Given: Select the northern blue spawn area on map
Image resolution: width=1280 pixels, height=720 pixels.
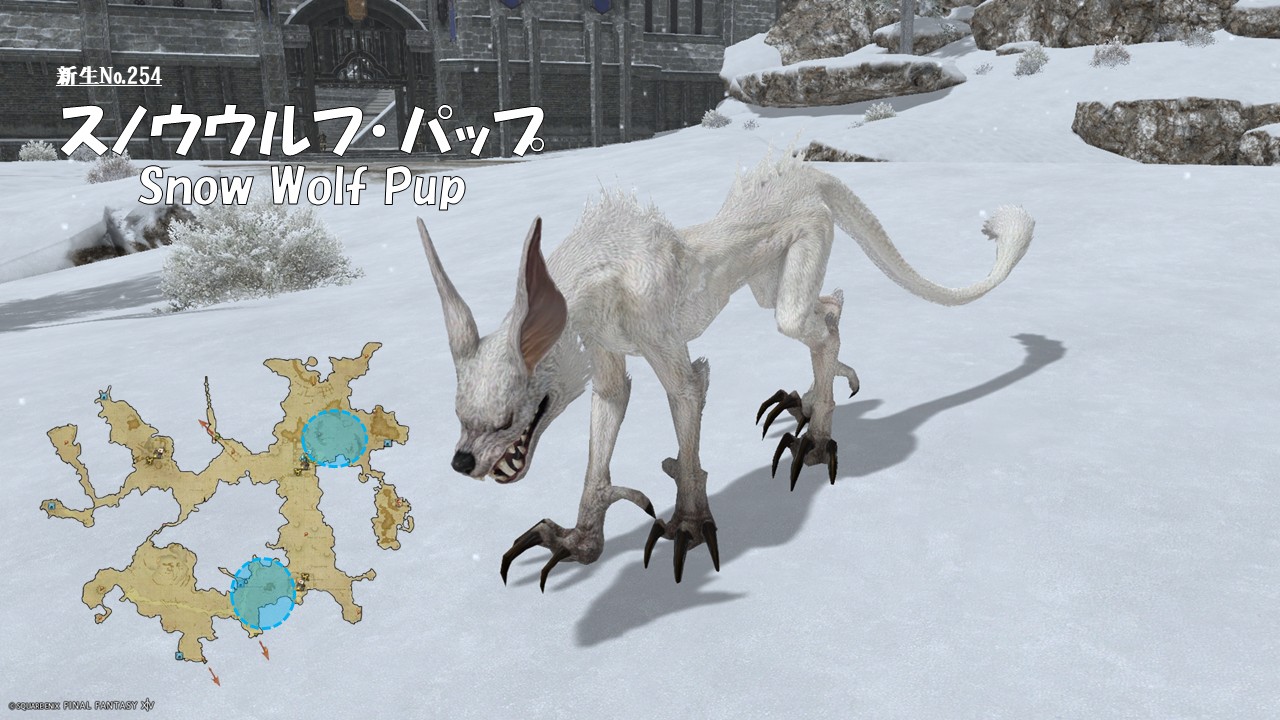Looking at the screenshot, I should [x=334, y=438].
